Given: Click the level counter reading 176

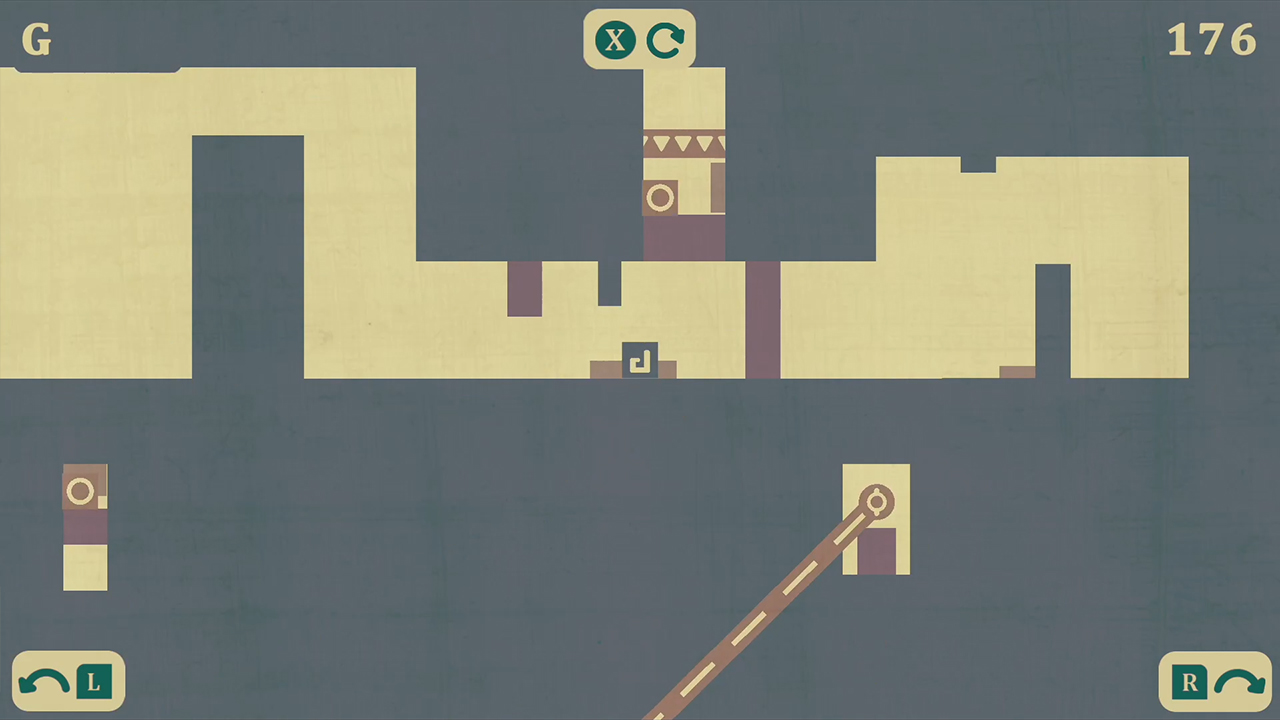Looking at the screenshot, I should [1211, 40].
